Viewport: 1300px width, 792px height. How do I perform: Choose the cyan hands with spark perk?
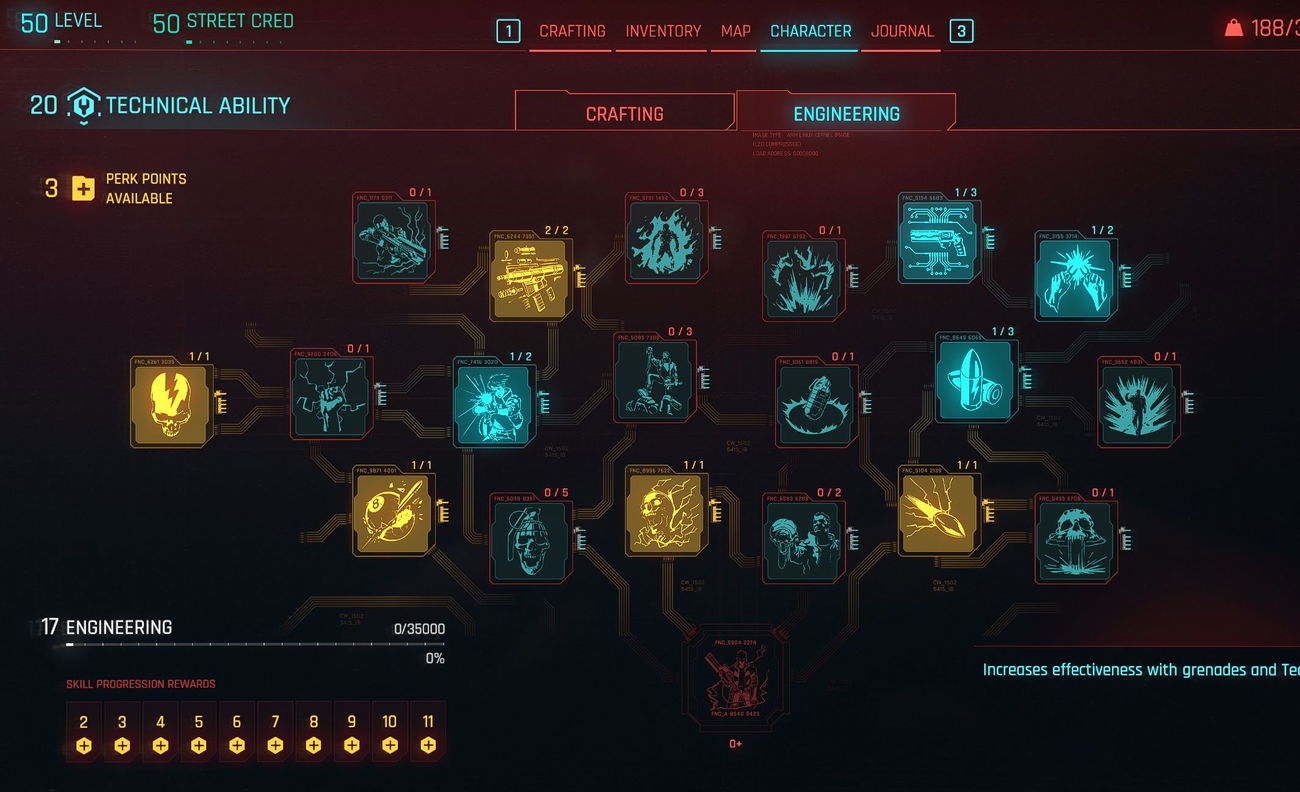click(1075, 278)
